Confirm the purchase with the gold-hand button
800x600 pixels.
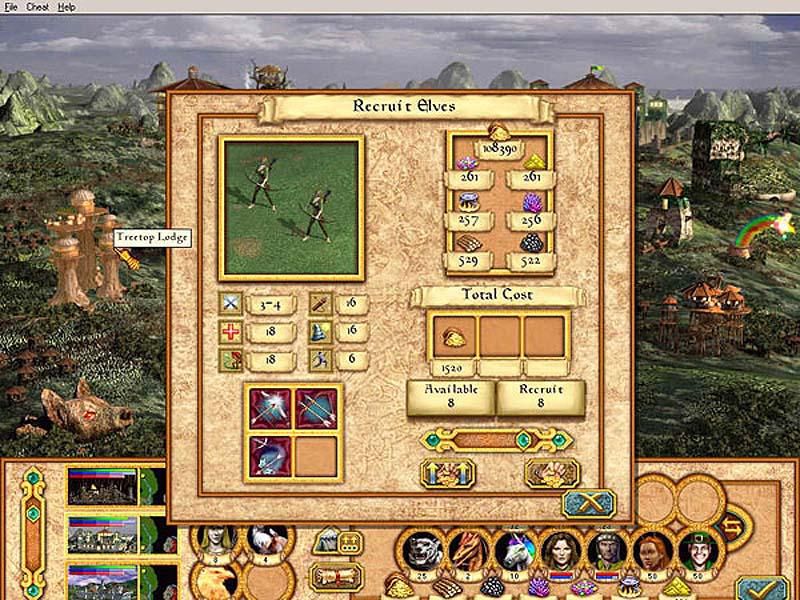551,473
